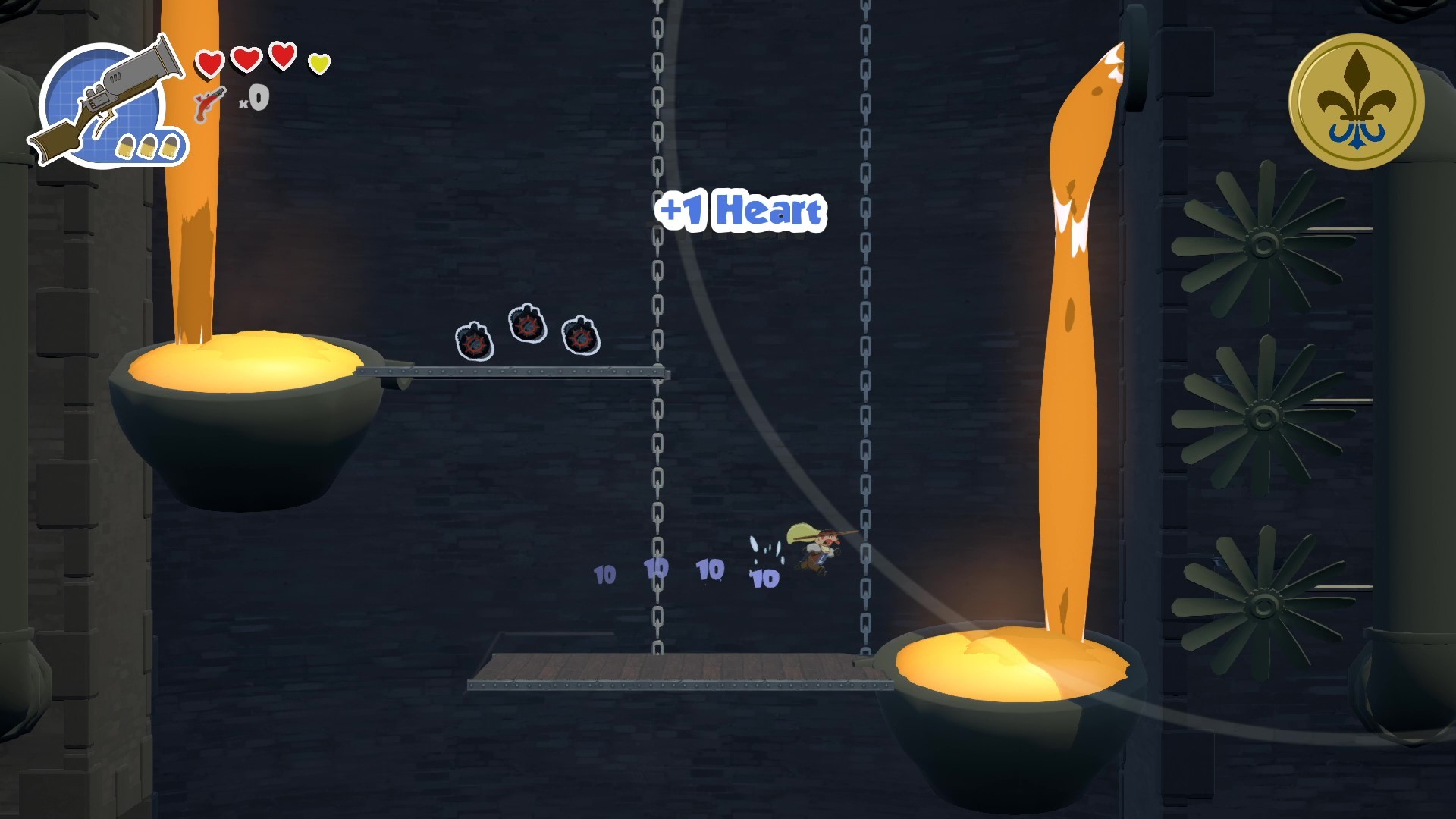Click the x0 pistol counter label
The image size is (1456, 819).
coord(256,97)
